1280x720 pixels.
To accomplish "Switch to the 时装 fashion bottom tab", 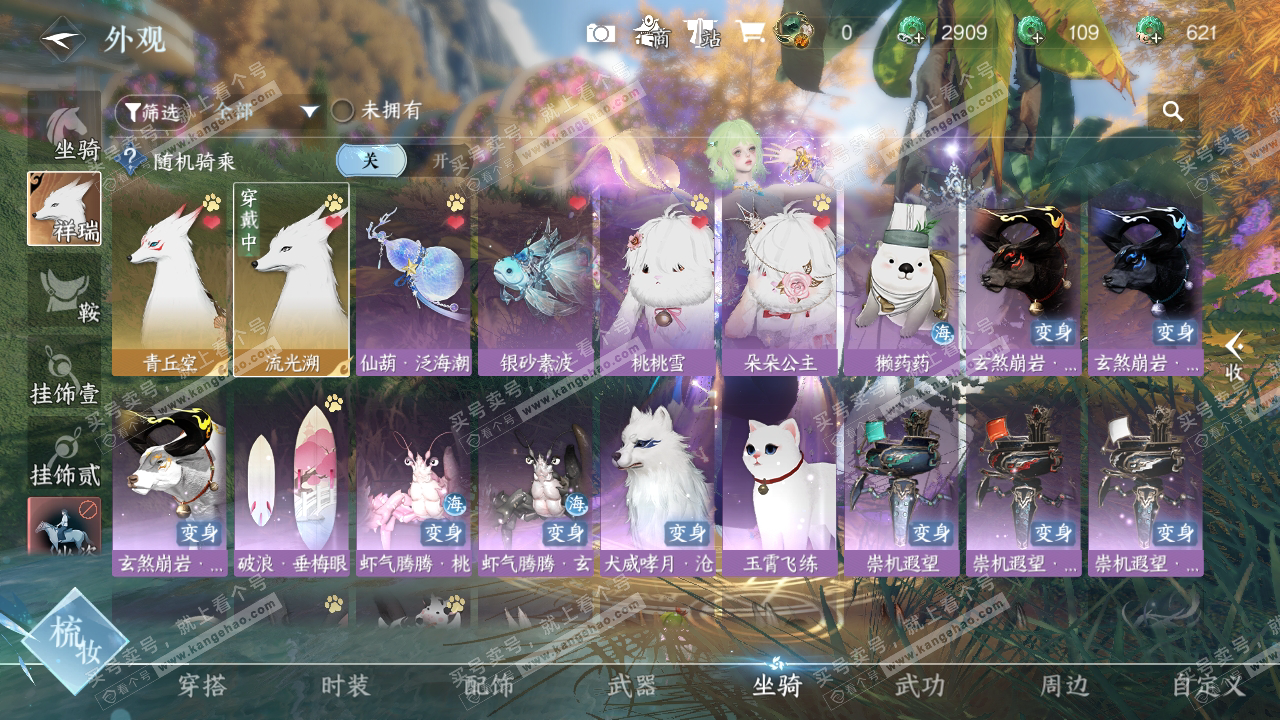I will 345,686.
